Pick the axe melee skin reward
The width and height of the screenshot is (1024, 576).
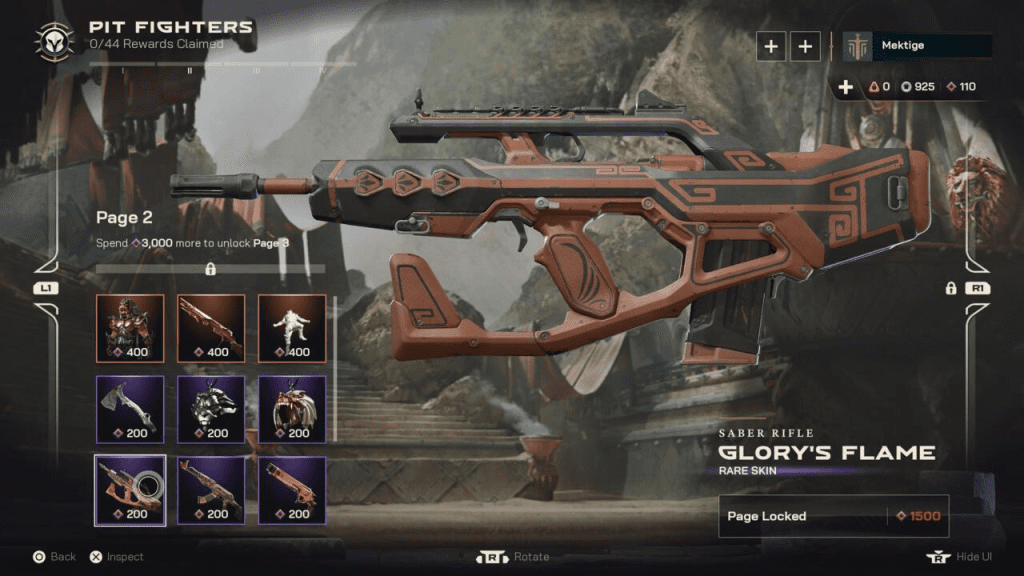tap(130, 408)
